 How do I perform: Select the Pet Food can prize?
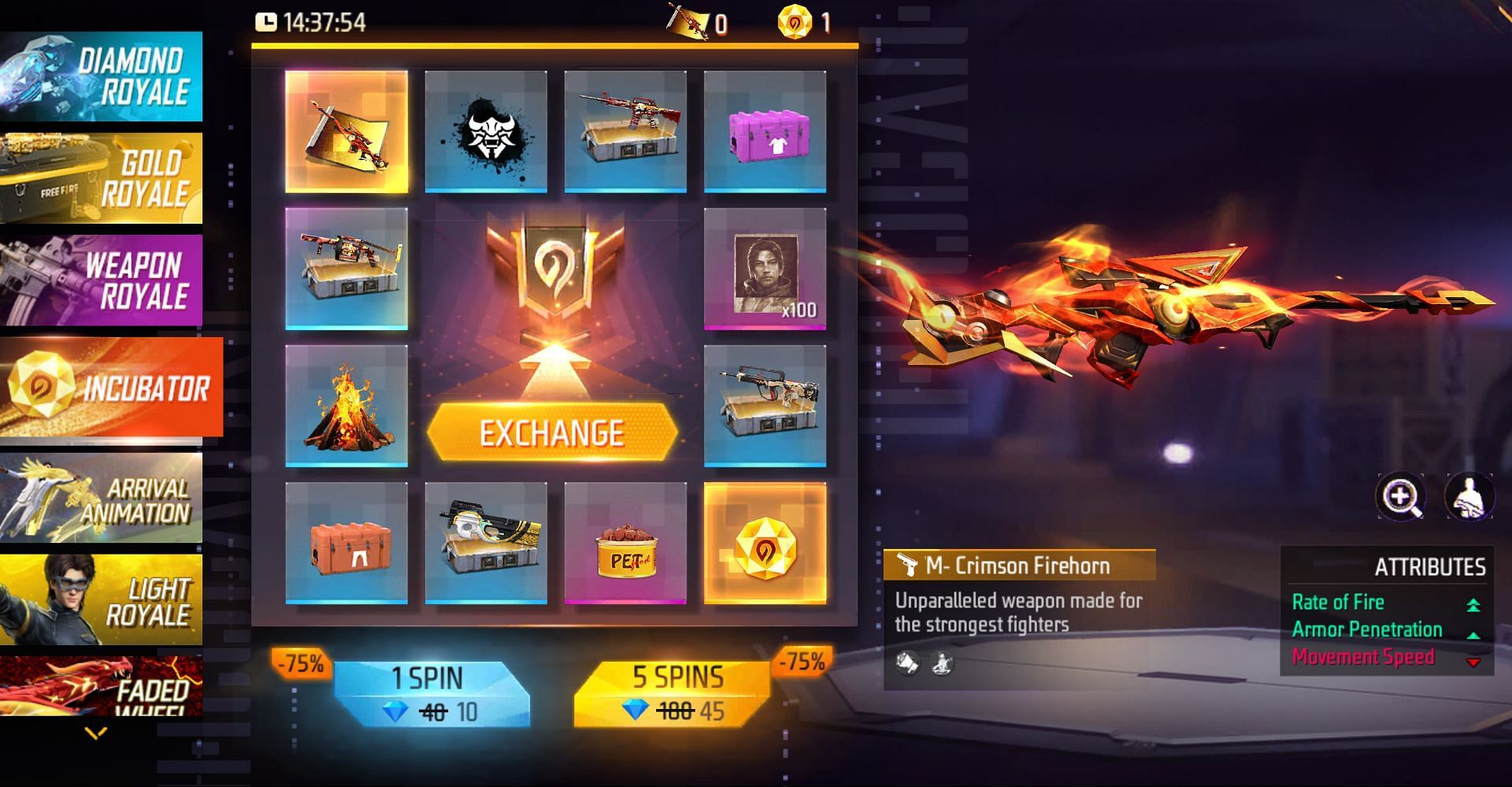pyautogui.click(x=625, y=543)
